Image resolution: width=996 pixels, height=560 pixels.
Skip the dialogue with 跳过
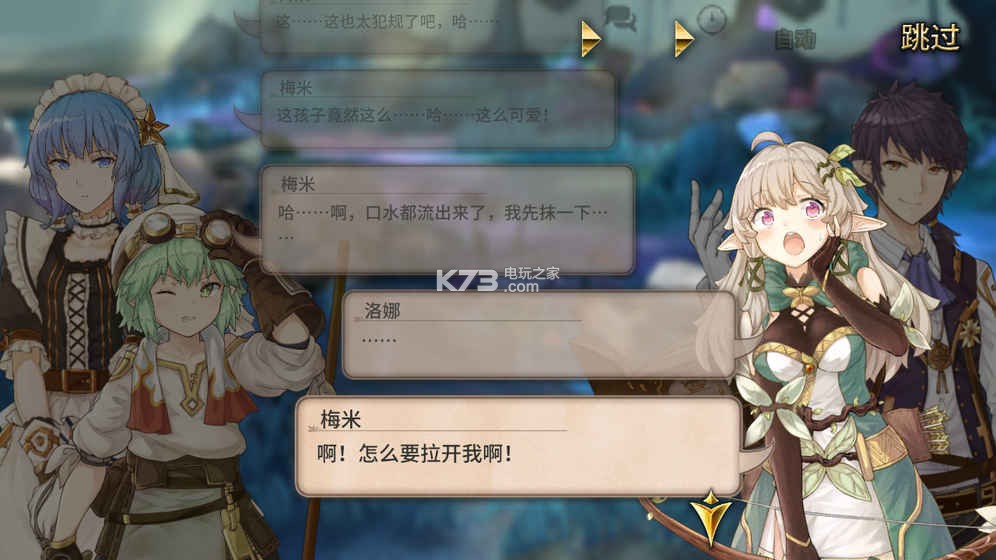pyautogui.click(x=929, y=38)
